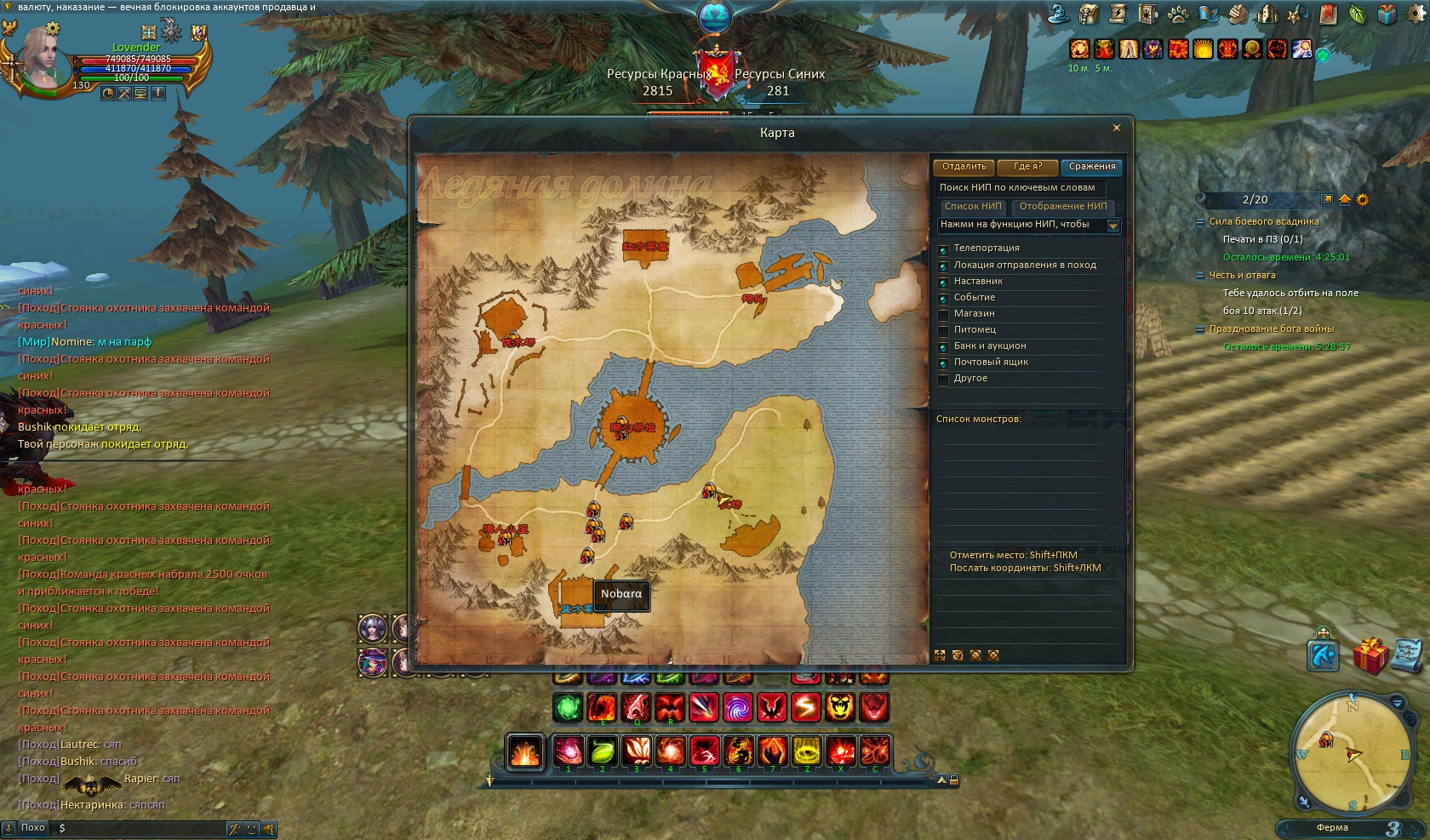Screen dimensions: 1430x840
Task: Click the circular minimap
Action: tap(1352, 753)
